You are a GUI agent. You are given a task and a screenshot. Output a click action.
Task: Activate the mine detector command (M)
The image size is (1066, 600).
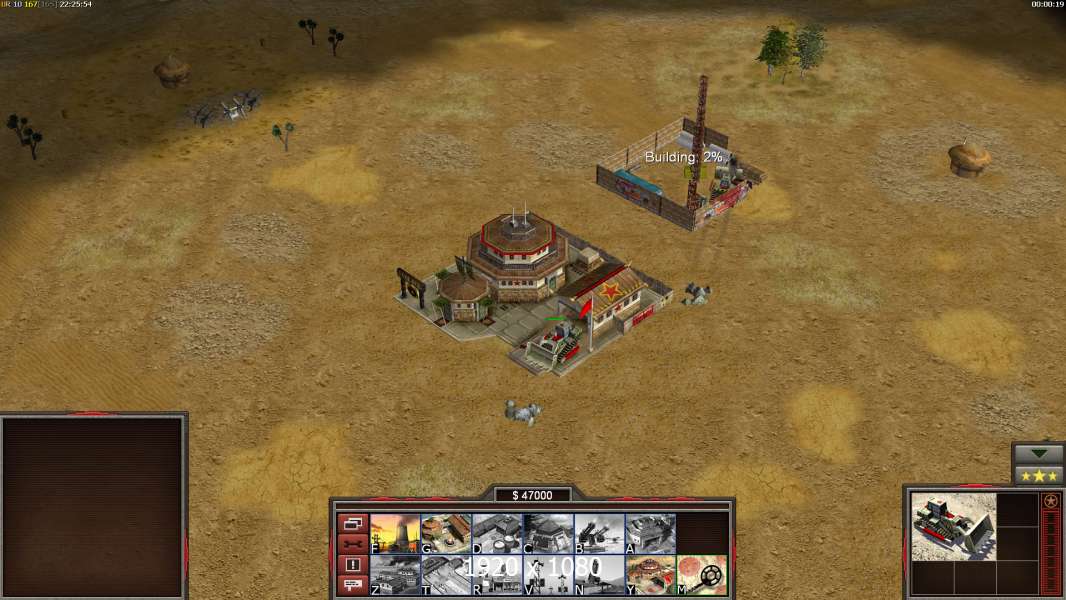click(x=701, y=575)
